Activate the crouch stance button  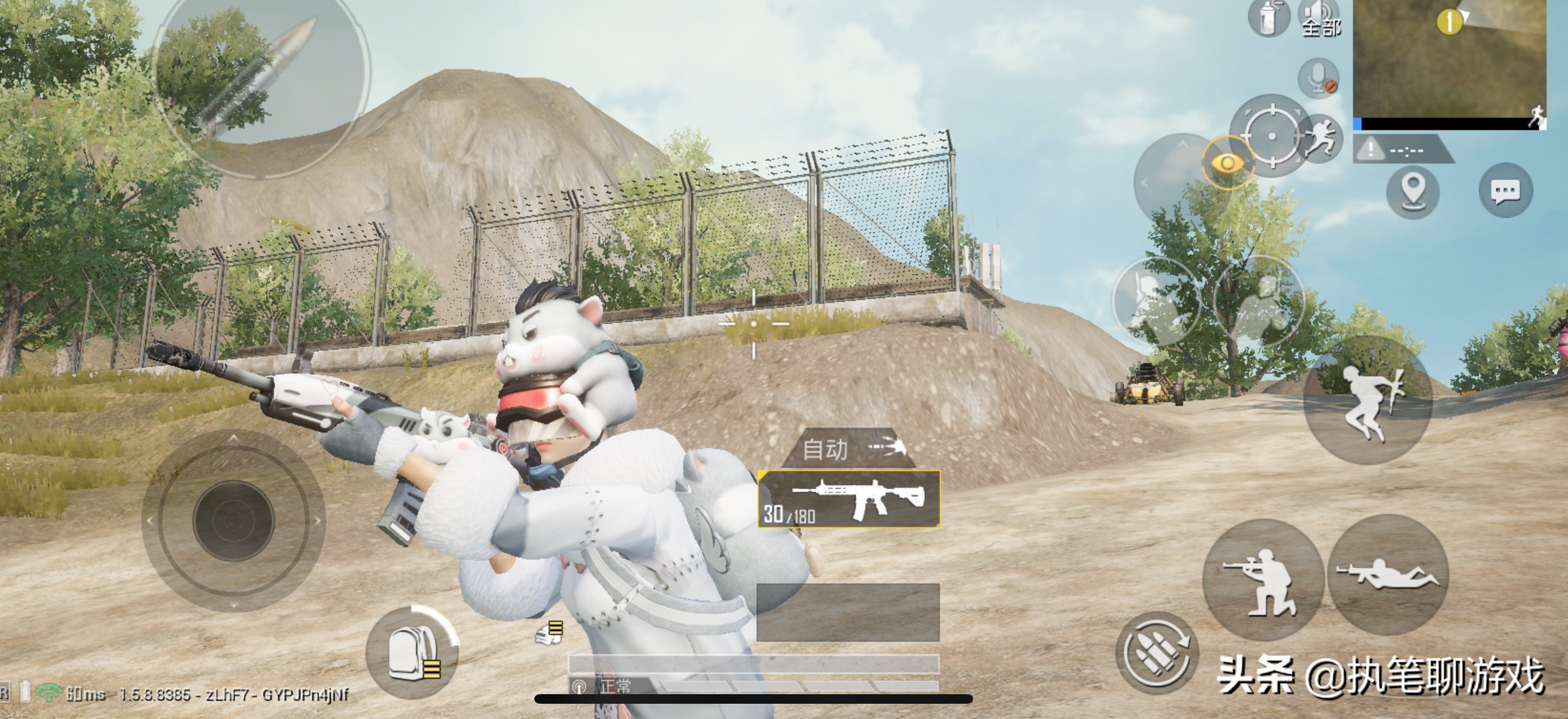point(1261,578)
